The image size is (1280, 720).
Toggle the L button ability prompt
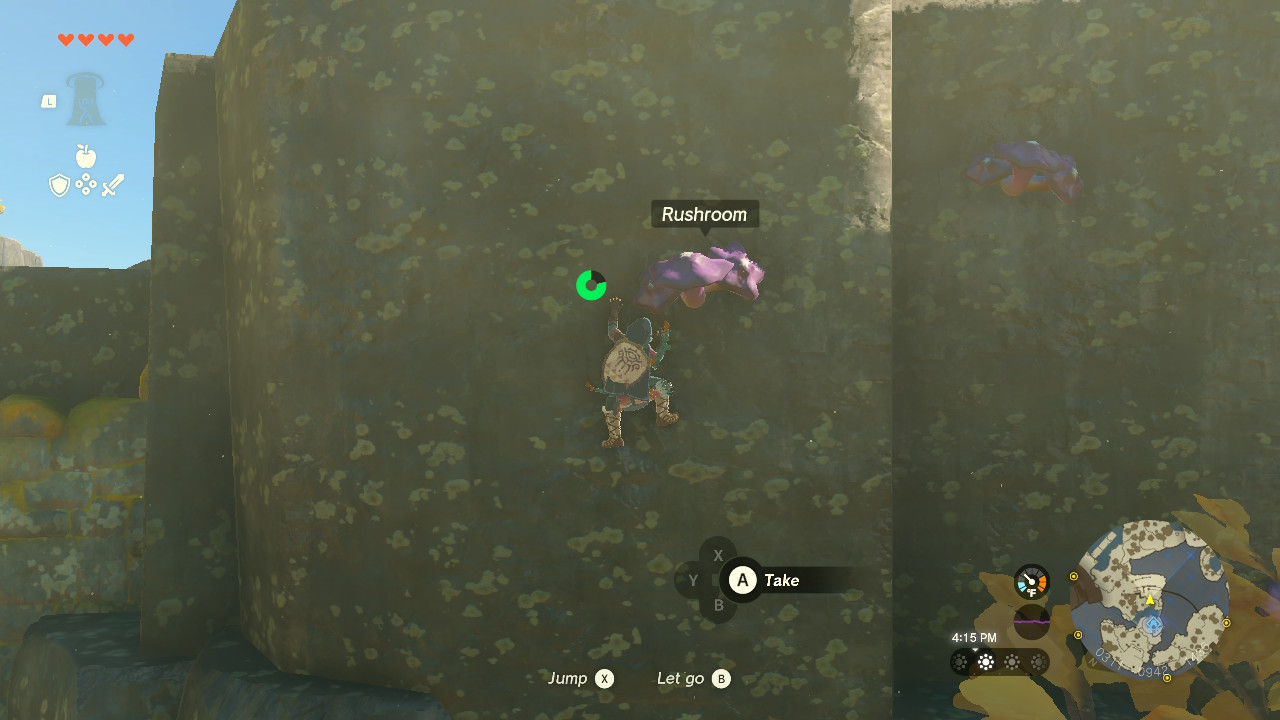(x=48, y=100)
